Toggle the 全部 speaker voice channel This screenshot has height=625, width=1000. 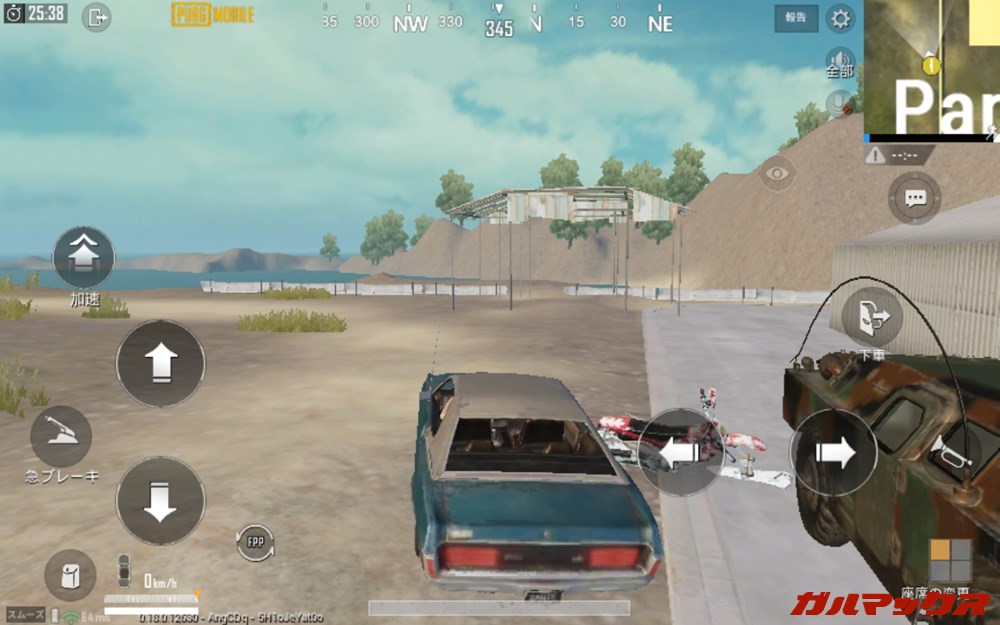(x=840, y=61)
